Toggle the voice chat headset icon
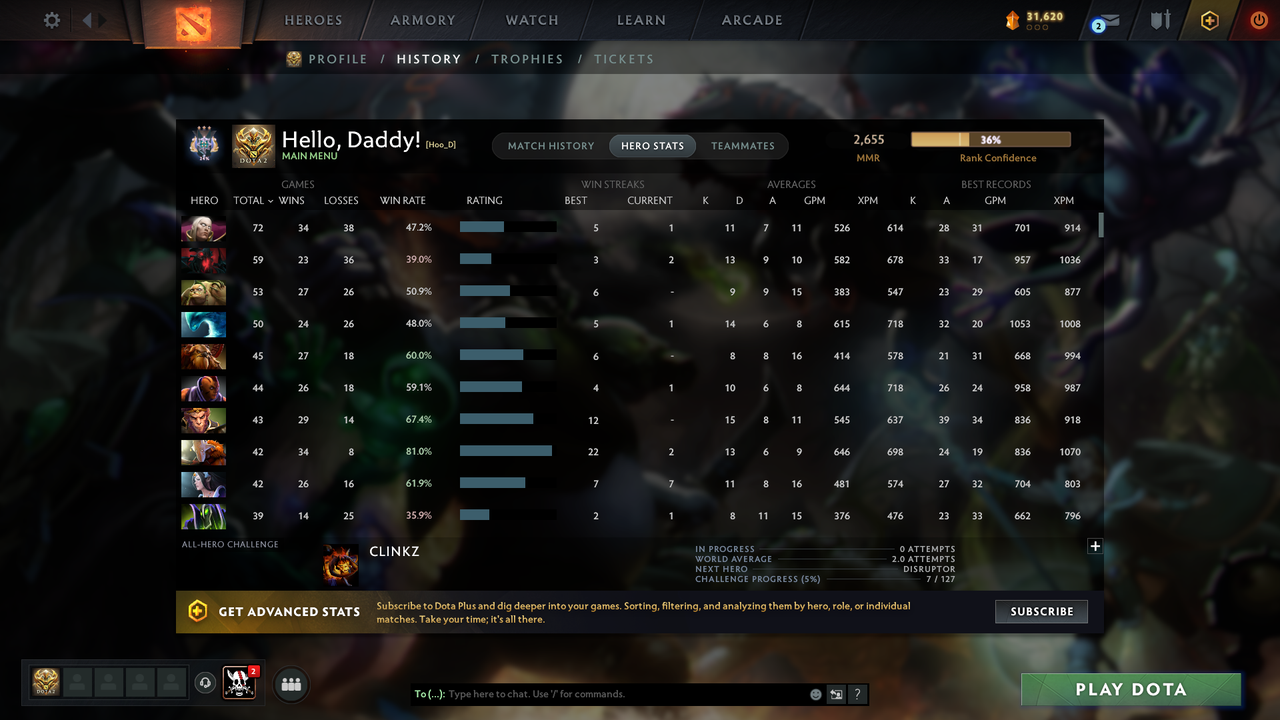This screenshot has width=1280, height=720. pyautogui.click(x=207, y=683)
